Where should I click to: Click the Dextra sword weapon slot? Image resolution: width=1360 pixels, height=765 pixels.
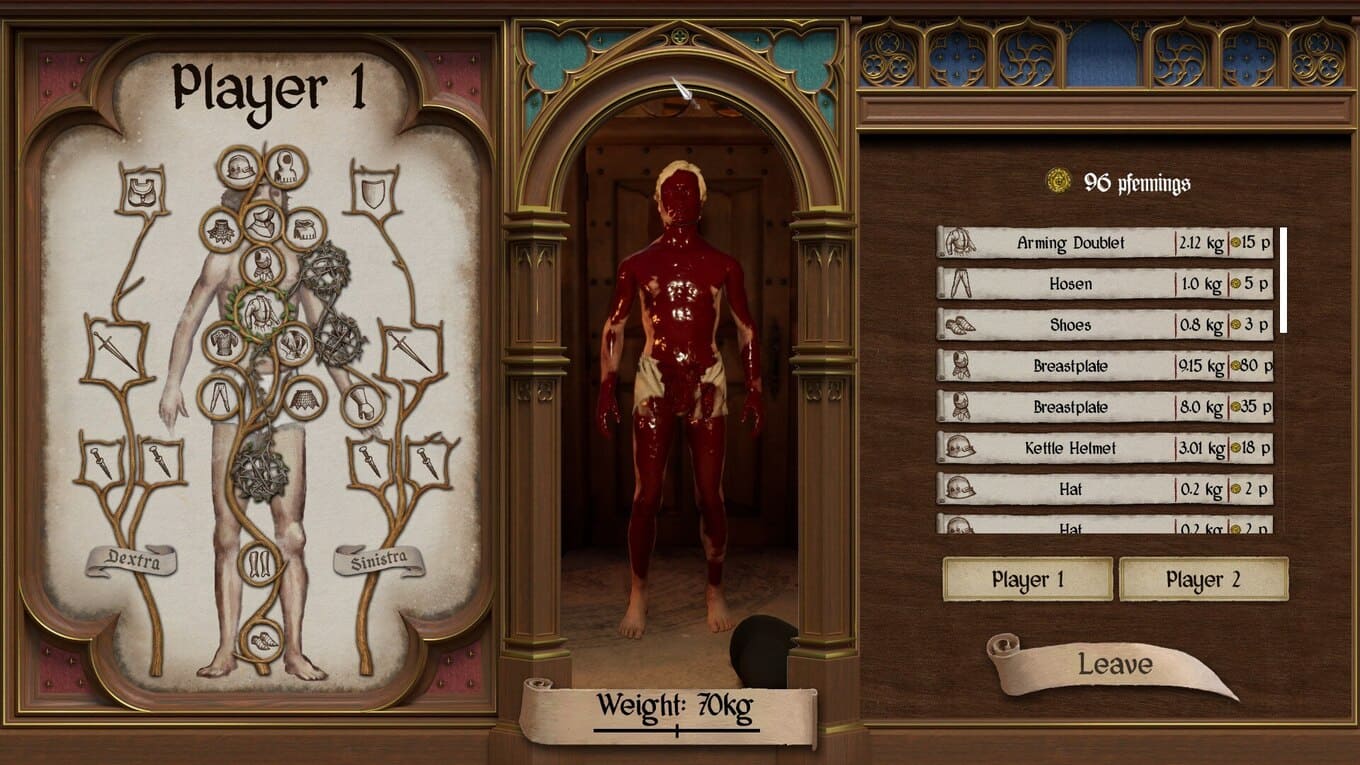114,349
